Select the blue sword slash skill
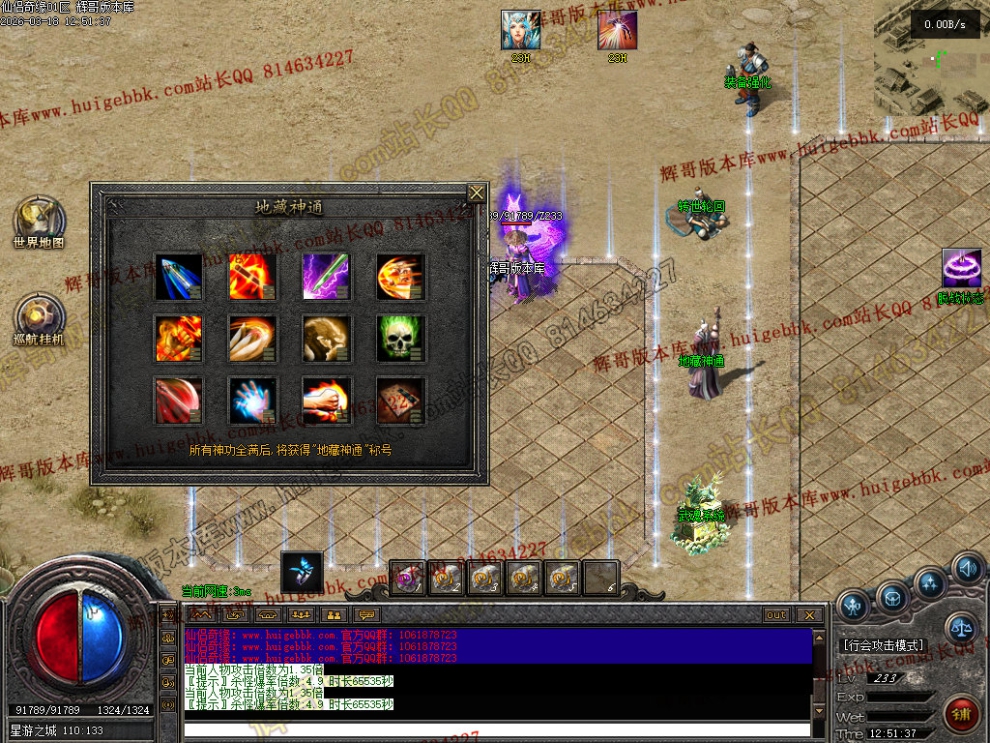Viewport: 990px width, 743px height. (x=179, y=277)
